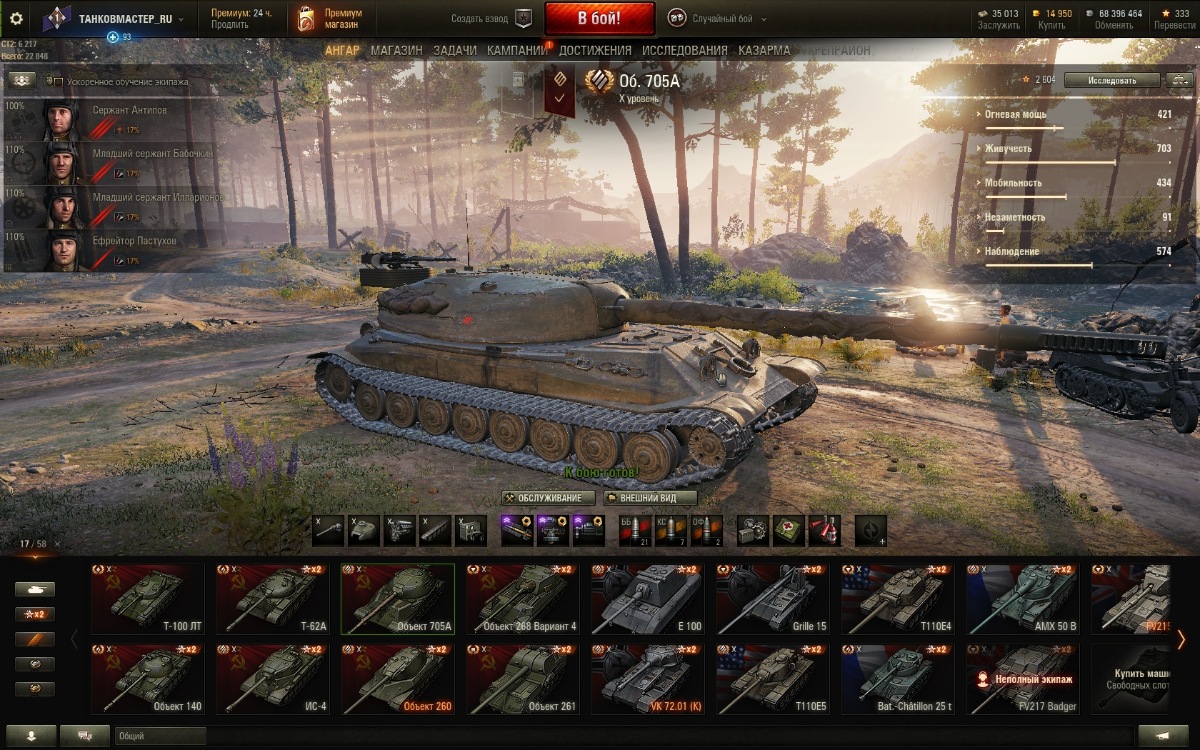Choose the E 100 tank in carousel
This screenshot has height=750, width=1200.
tap(647, 598)
